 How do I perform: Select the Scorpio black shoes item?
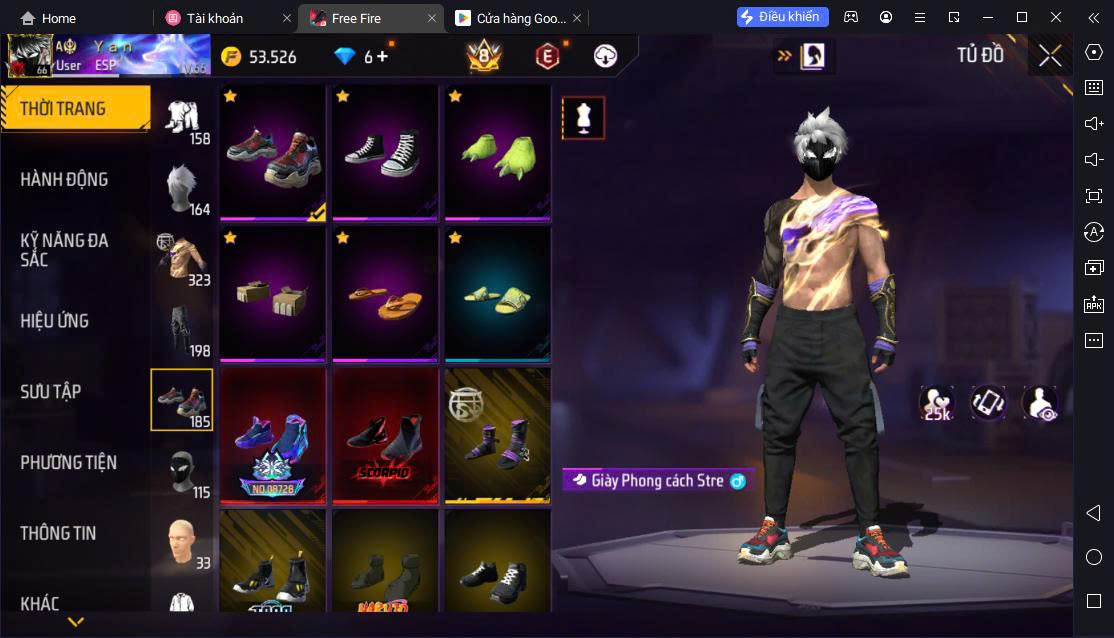click(x=385, y=435)
